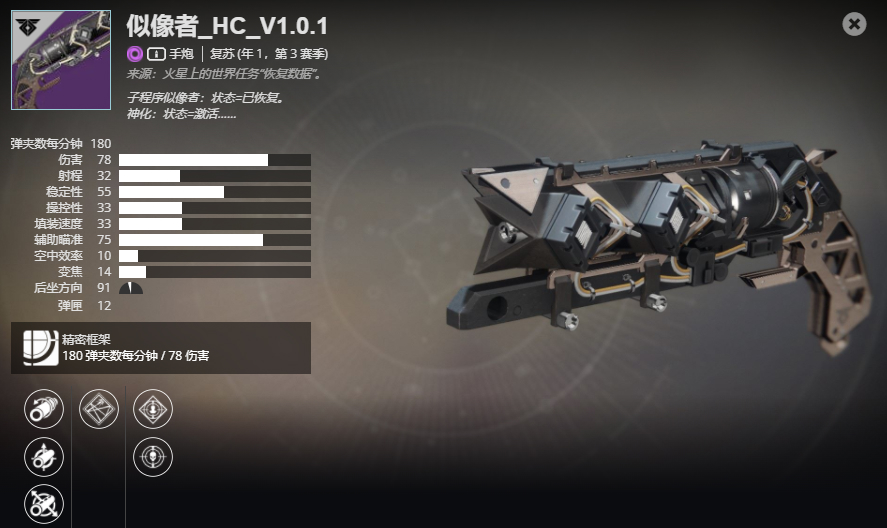Screen dimensions: 887x528
Task: Pick the barrel perk with diagonal double arrow
Action: click(43, 504)
